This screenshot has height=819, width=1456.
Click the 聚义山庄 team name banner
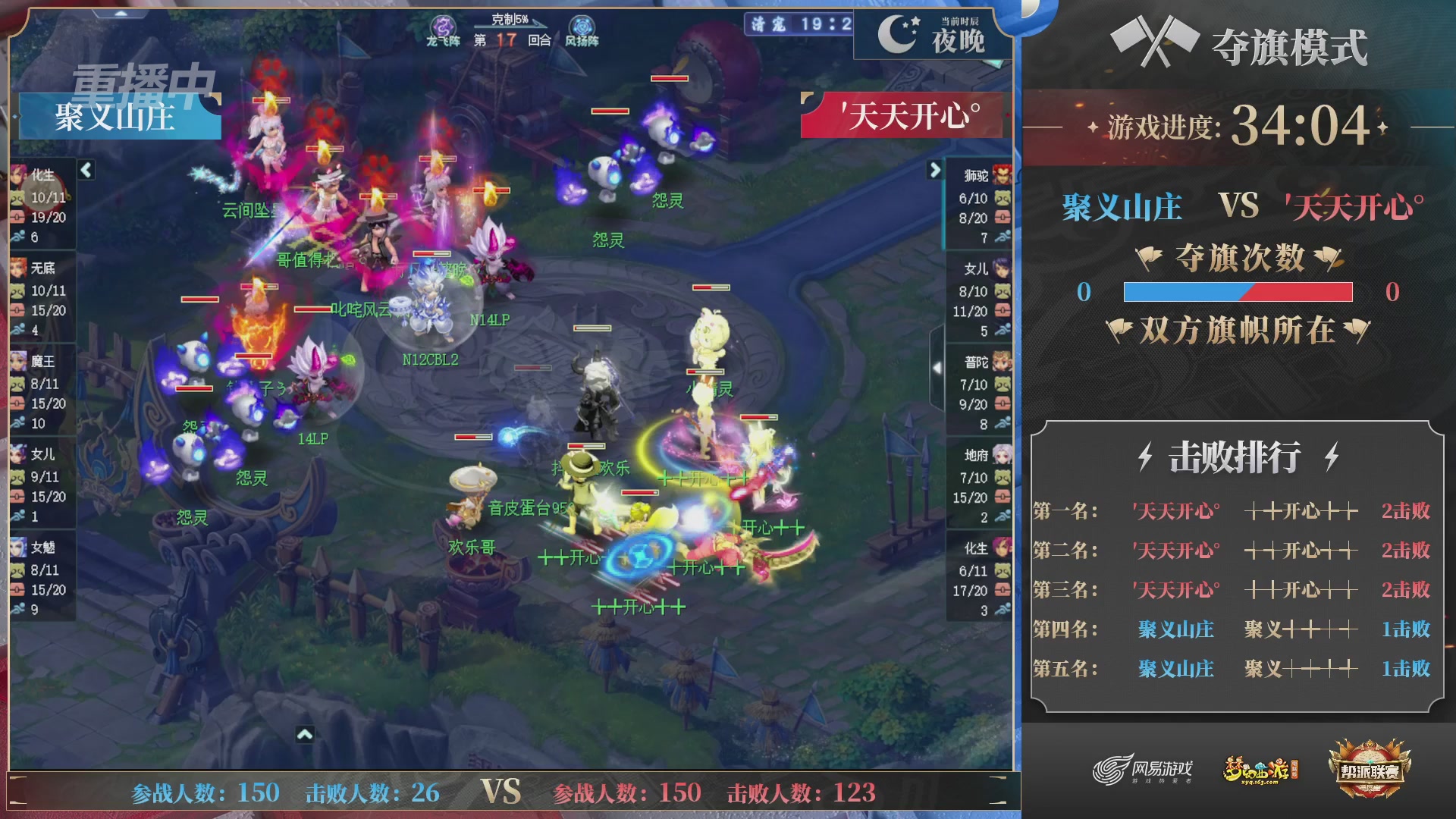(x=115, y=118)
